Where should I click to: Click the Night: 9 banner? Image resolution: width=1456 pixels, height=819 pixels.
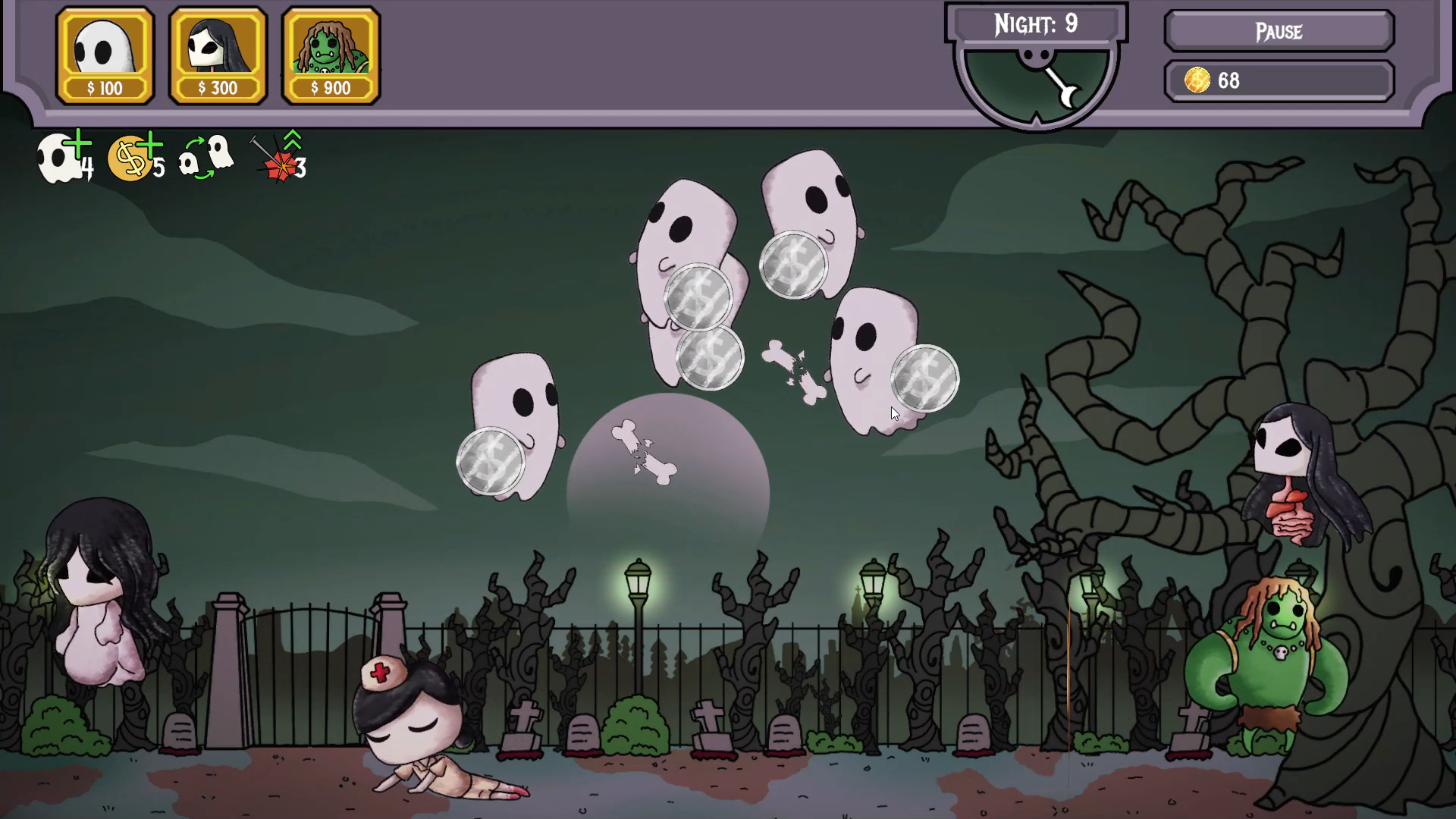(1037, 24)
